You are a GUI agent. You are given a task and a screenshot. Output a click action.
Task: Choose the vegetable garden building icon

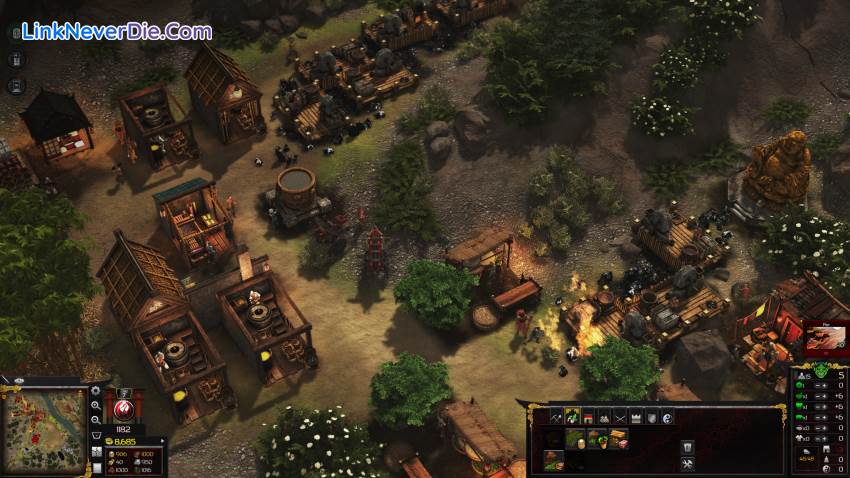tap(599, 437)
